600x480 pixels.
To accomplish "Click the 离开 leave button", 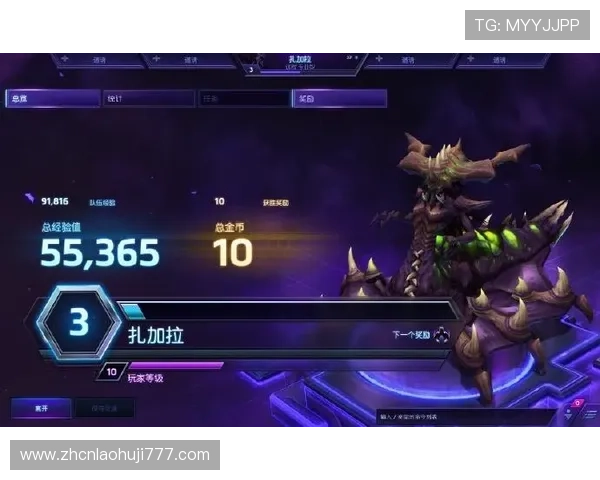I will point(41,408).
